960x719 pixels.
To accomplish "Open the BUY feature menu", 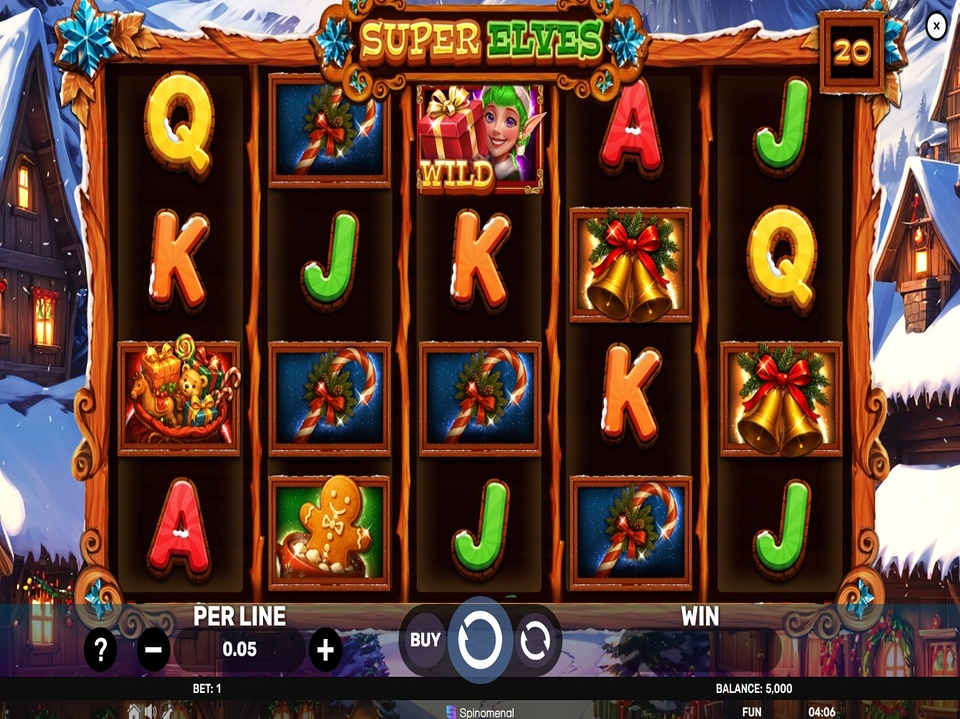I will click(x=425, y=640).
